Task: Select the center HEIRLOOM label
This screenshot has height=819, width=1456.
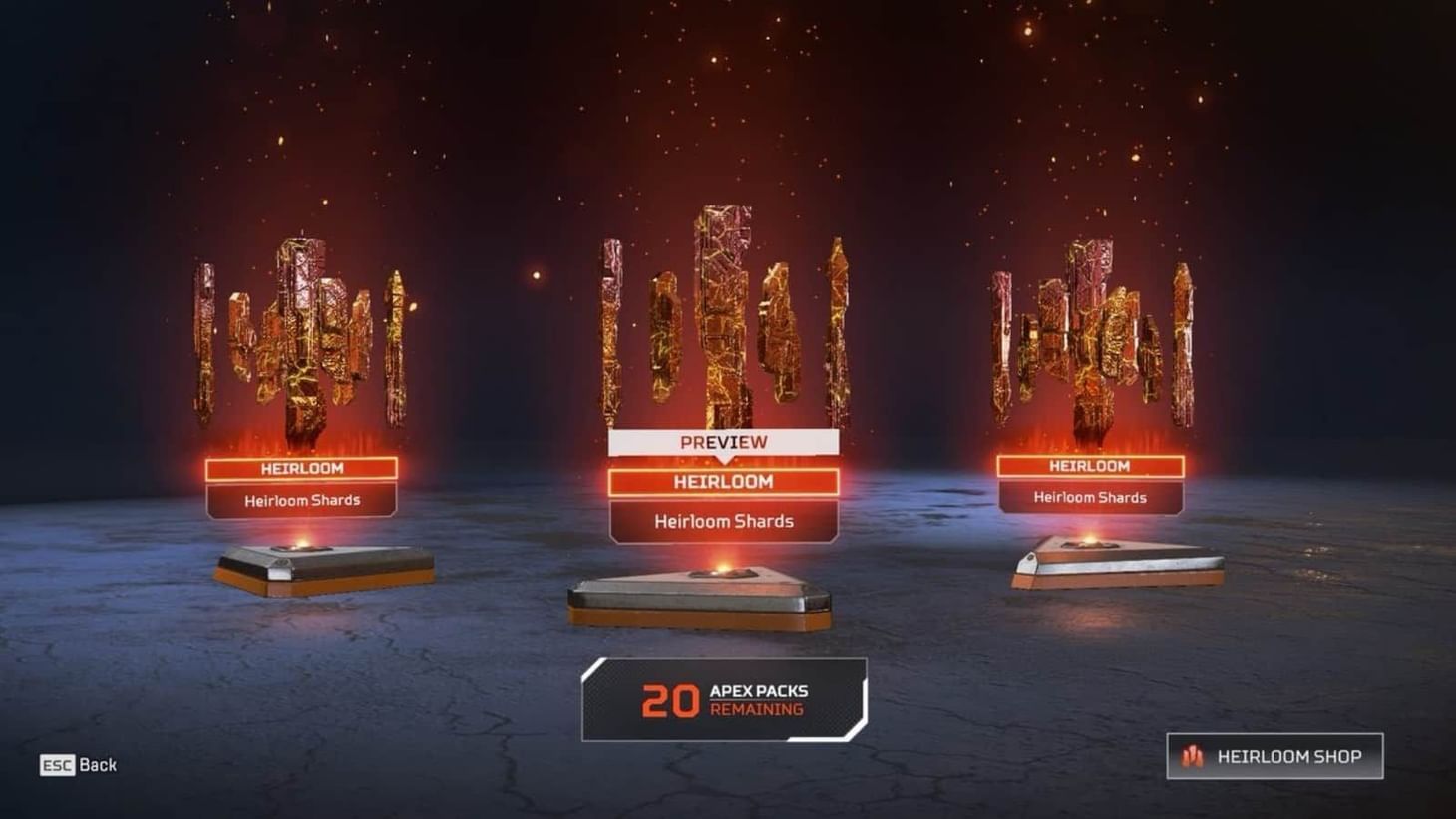Action: [x=722, y=482]
